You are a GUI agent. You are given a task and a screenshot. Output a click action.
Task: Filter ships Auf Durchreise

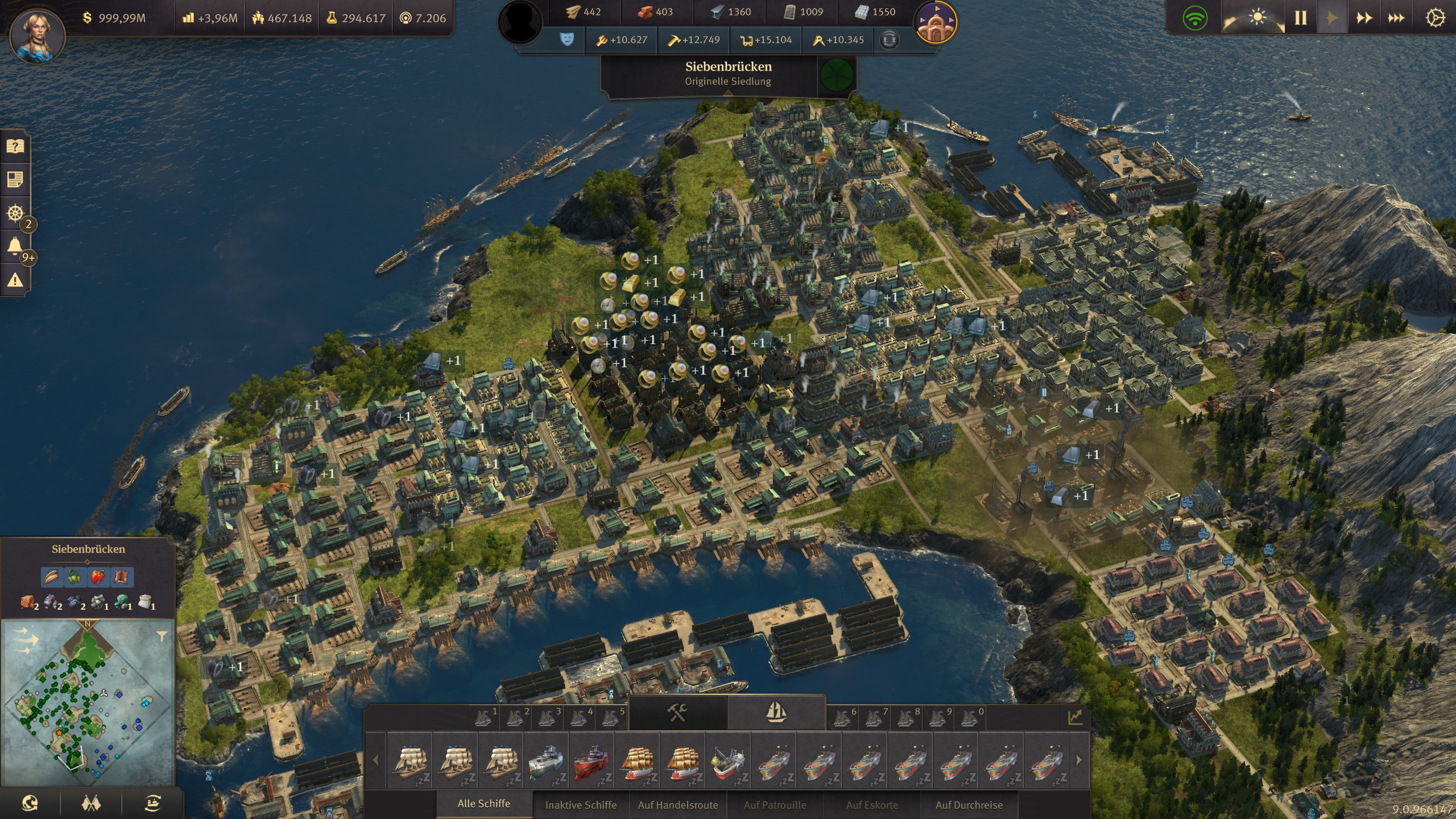969,805
